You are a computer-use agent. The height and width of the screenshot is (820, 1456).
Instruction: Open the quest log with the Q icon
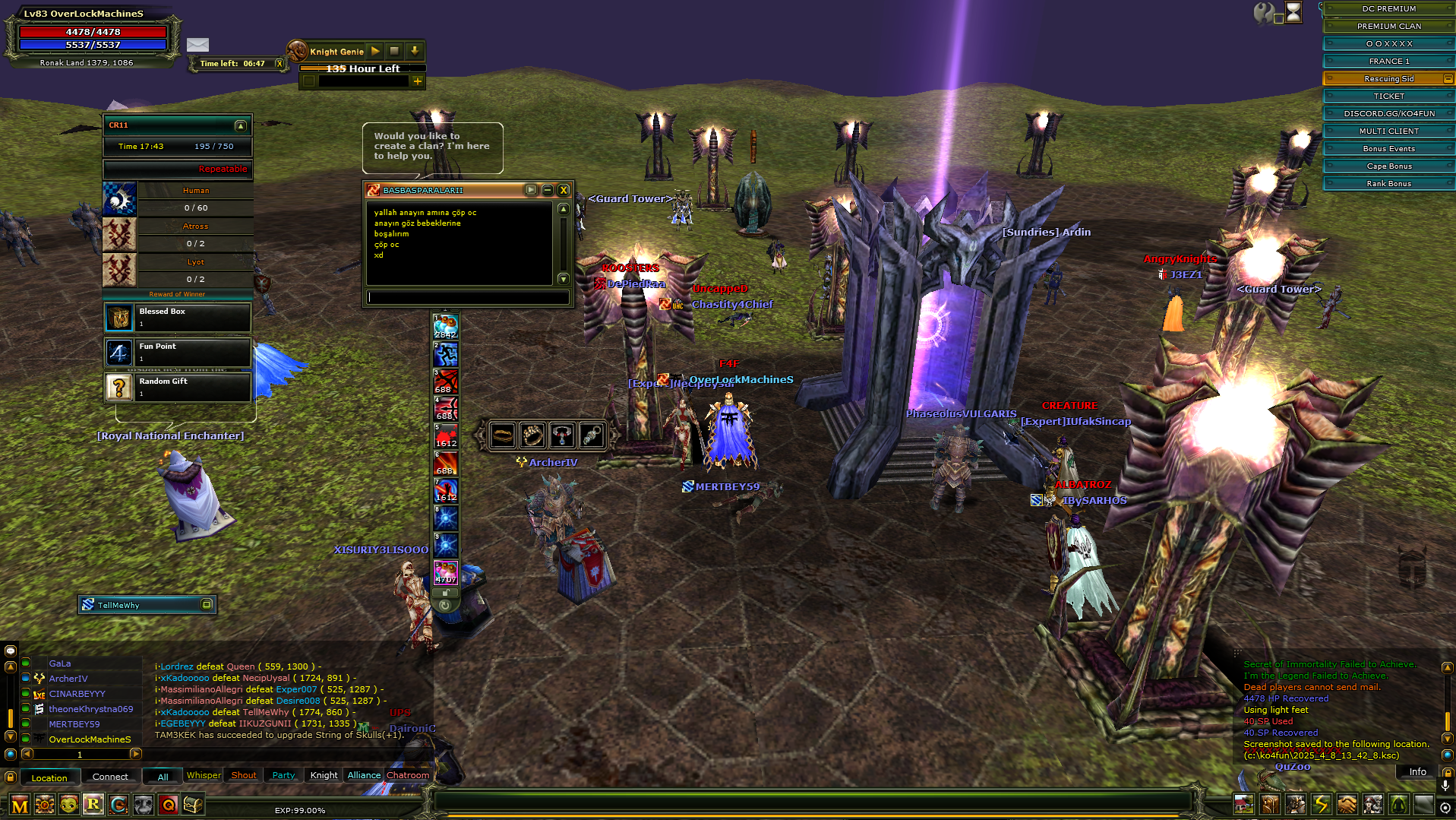coord(167,806)
